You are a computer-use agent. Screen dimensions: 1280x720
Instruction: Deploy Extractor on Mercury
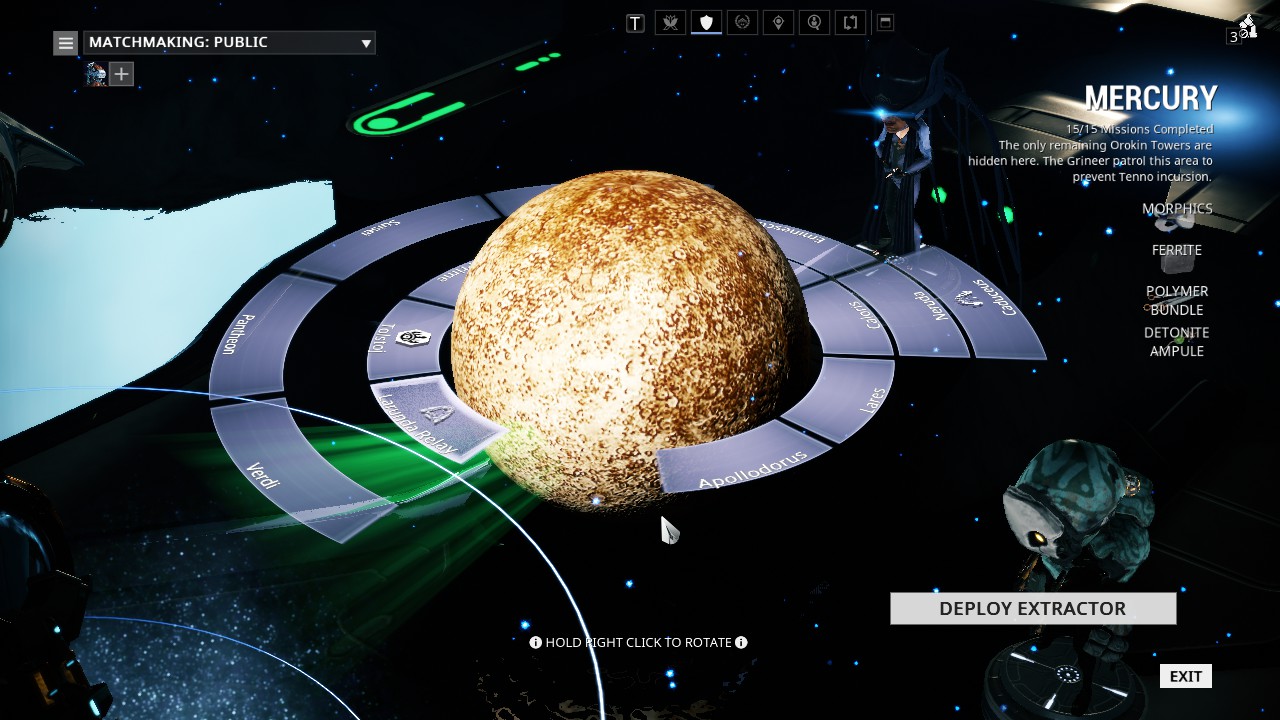(1032, 608)
